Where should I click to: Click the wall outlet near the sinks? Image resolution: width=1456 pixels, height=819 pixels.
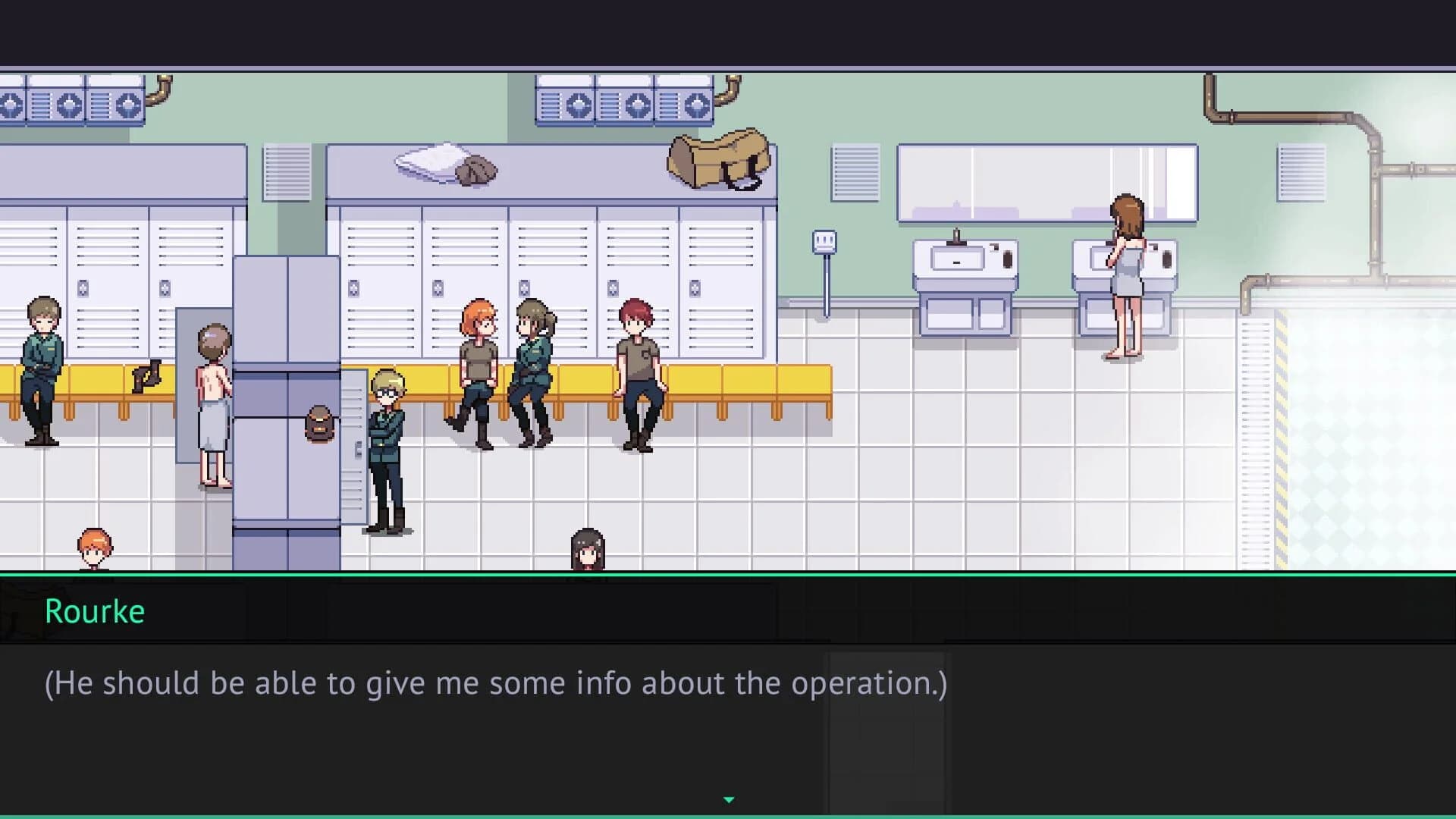pos(824,240)
